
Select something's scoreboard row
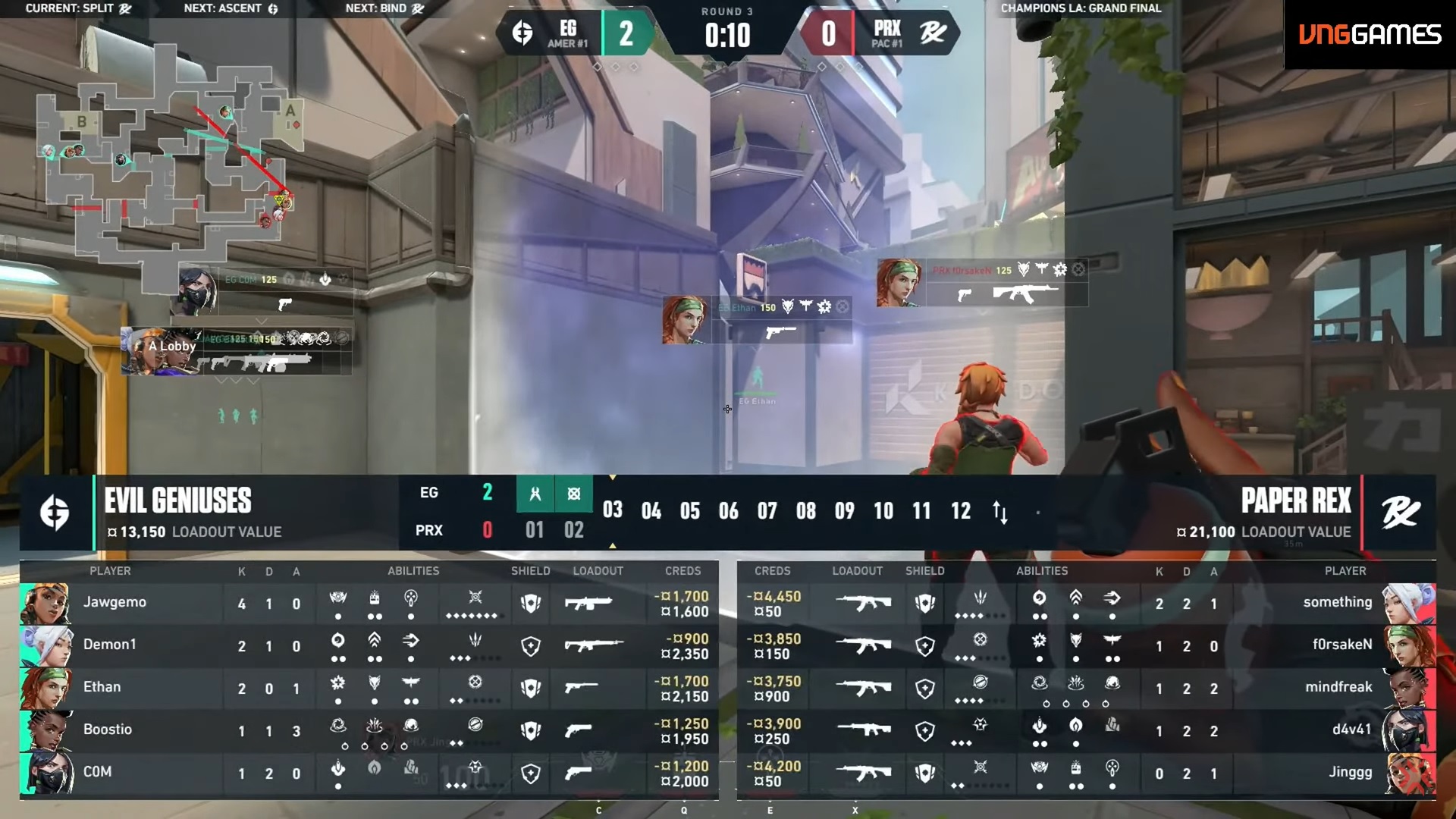[x=1086, y=604]
